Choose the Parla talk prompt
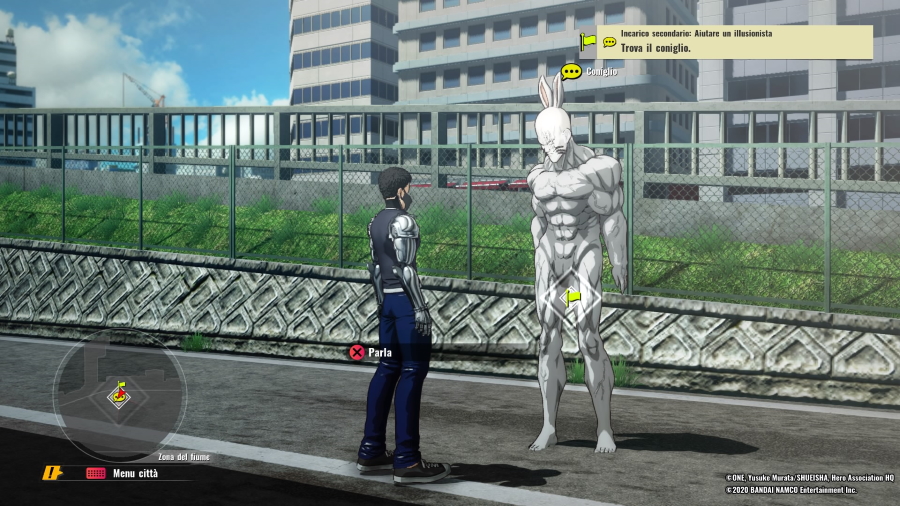Screen dimensions: 900x506 click(x=370, y=352)
